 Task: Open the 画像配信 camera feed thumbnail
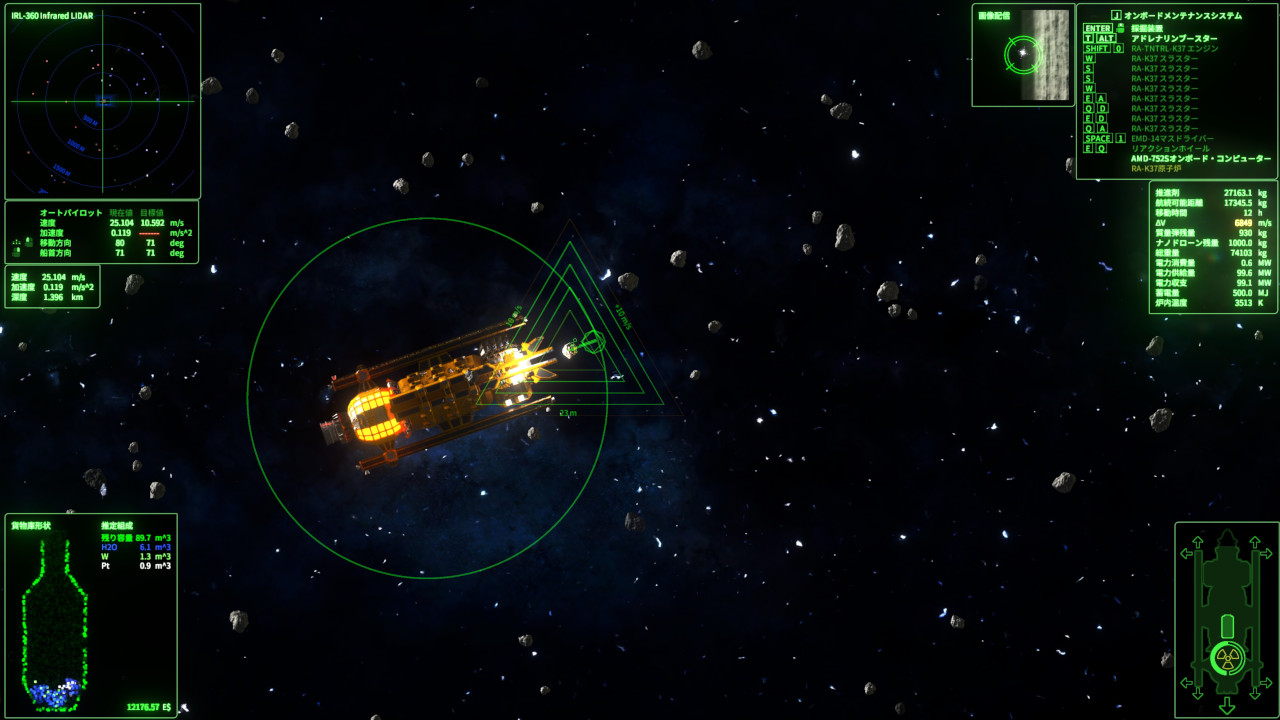(1023, 54)
